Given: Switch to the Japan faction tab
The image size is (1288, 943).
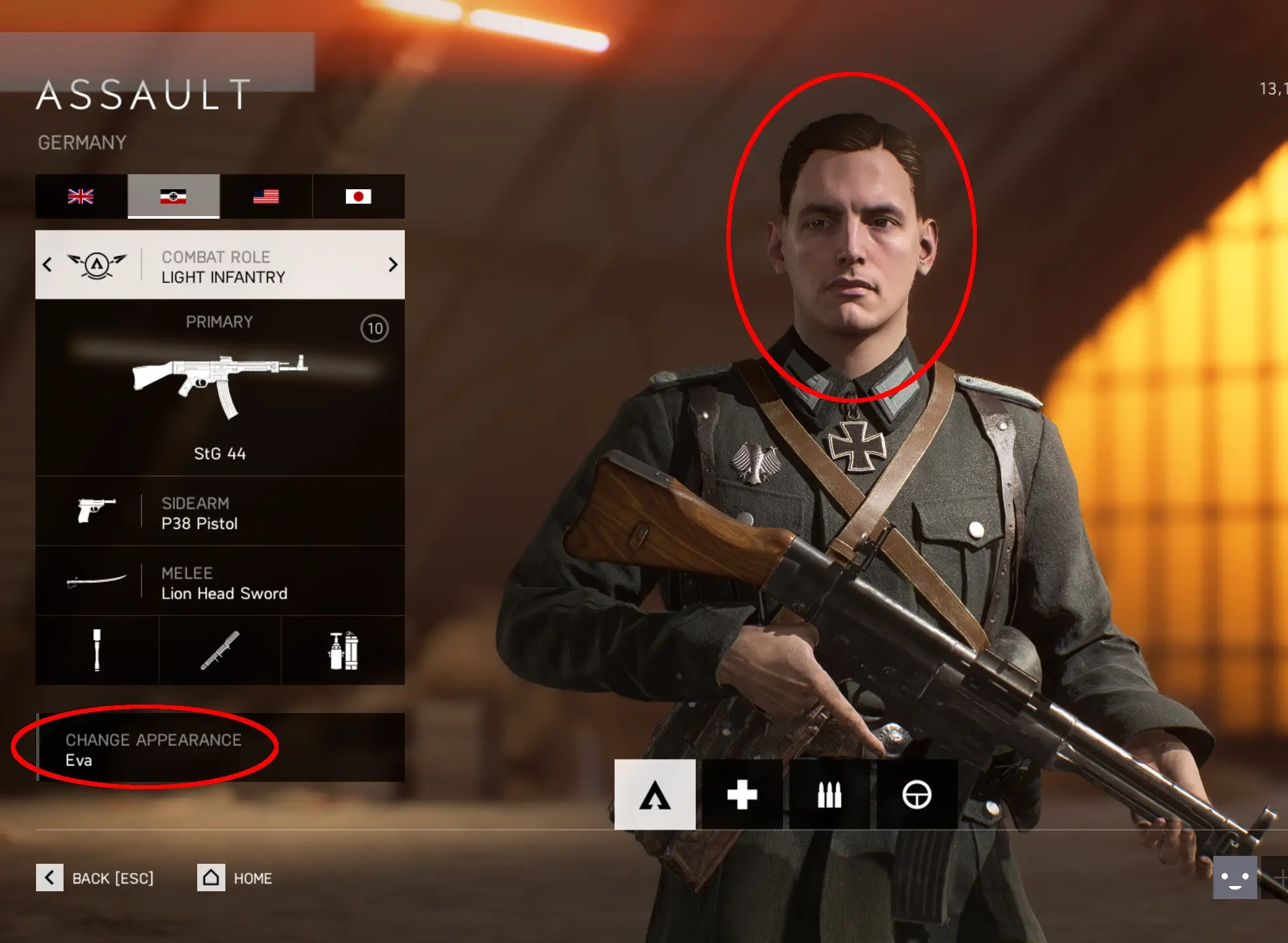Looking at the screenshot, I should click(358, 196).
